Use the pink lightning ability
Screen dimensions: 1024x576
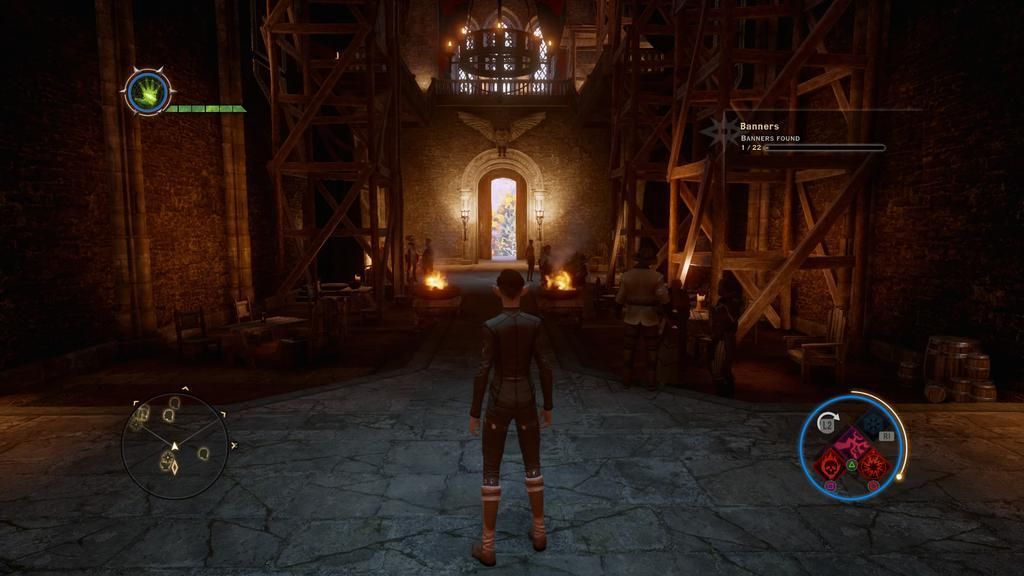point(851,443)
